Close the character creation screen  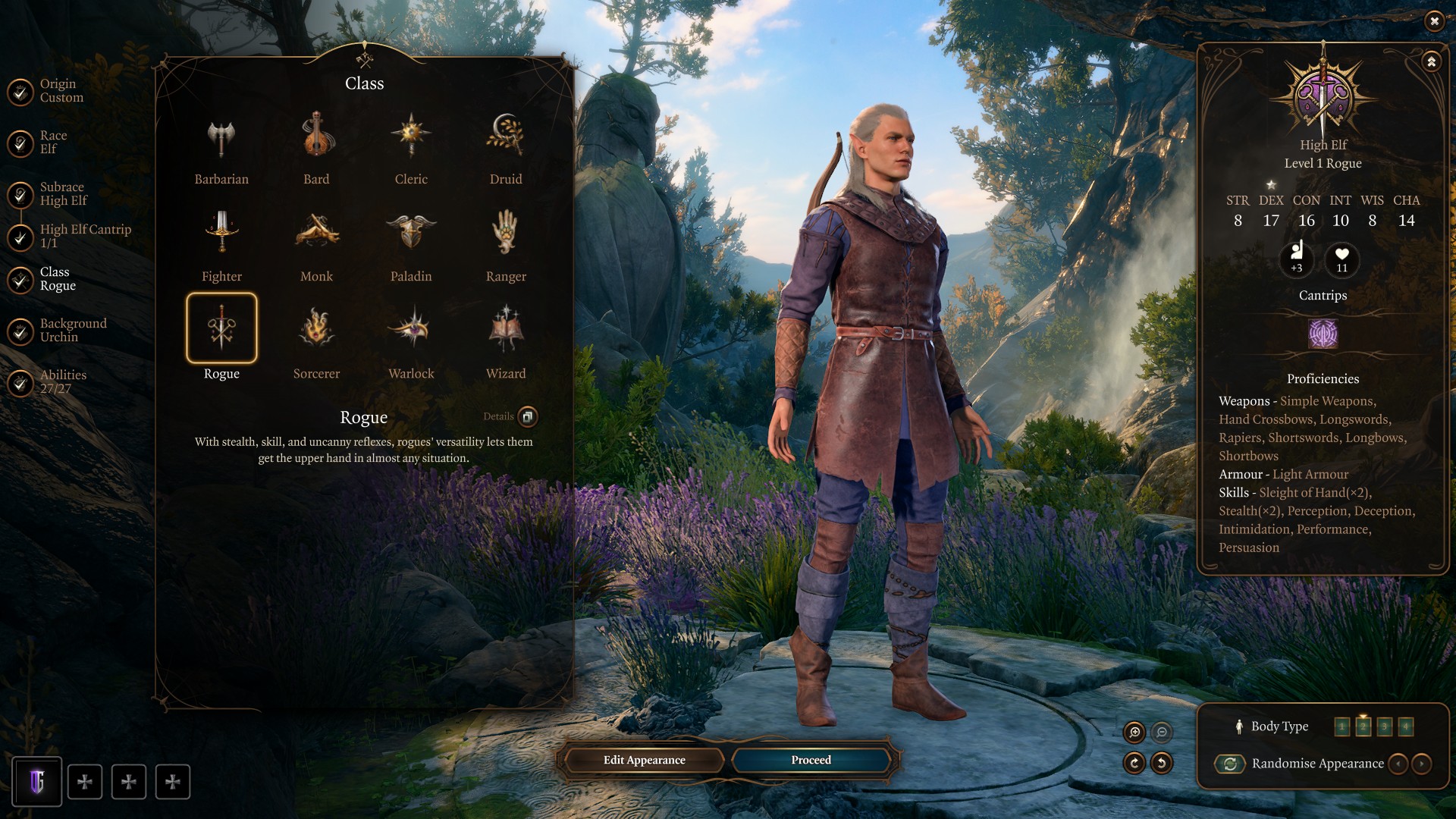point(1434,21)
